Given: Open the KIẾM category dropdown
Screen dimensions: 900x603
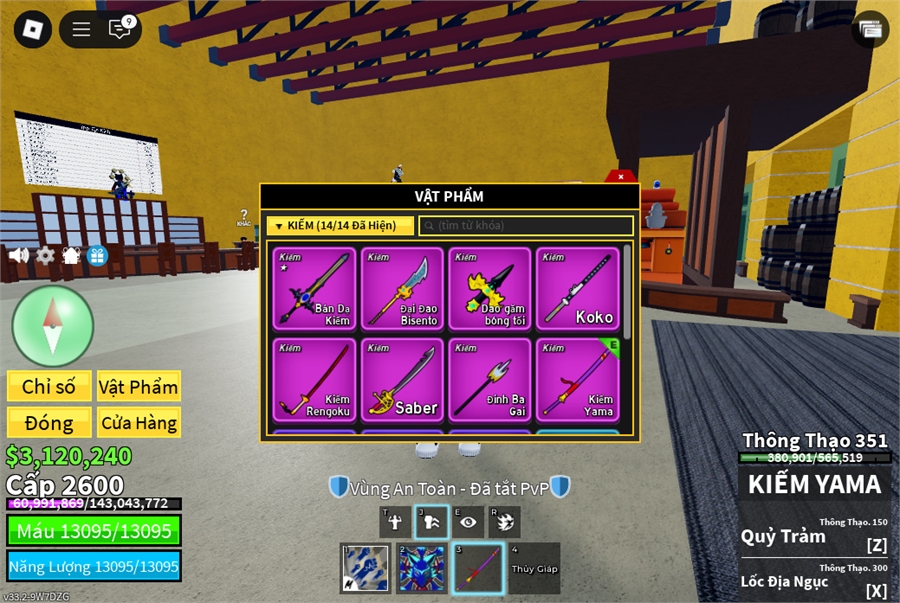Looking at the screenshot, I should [340, 226].
